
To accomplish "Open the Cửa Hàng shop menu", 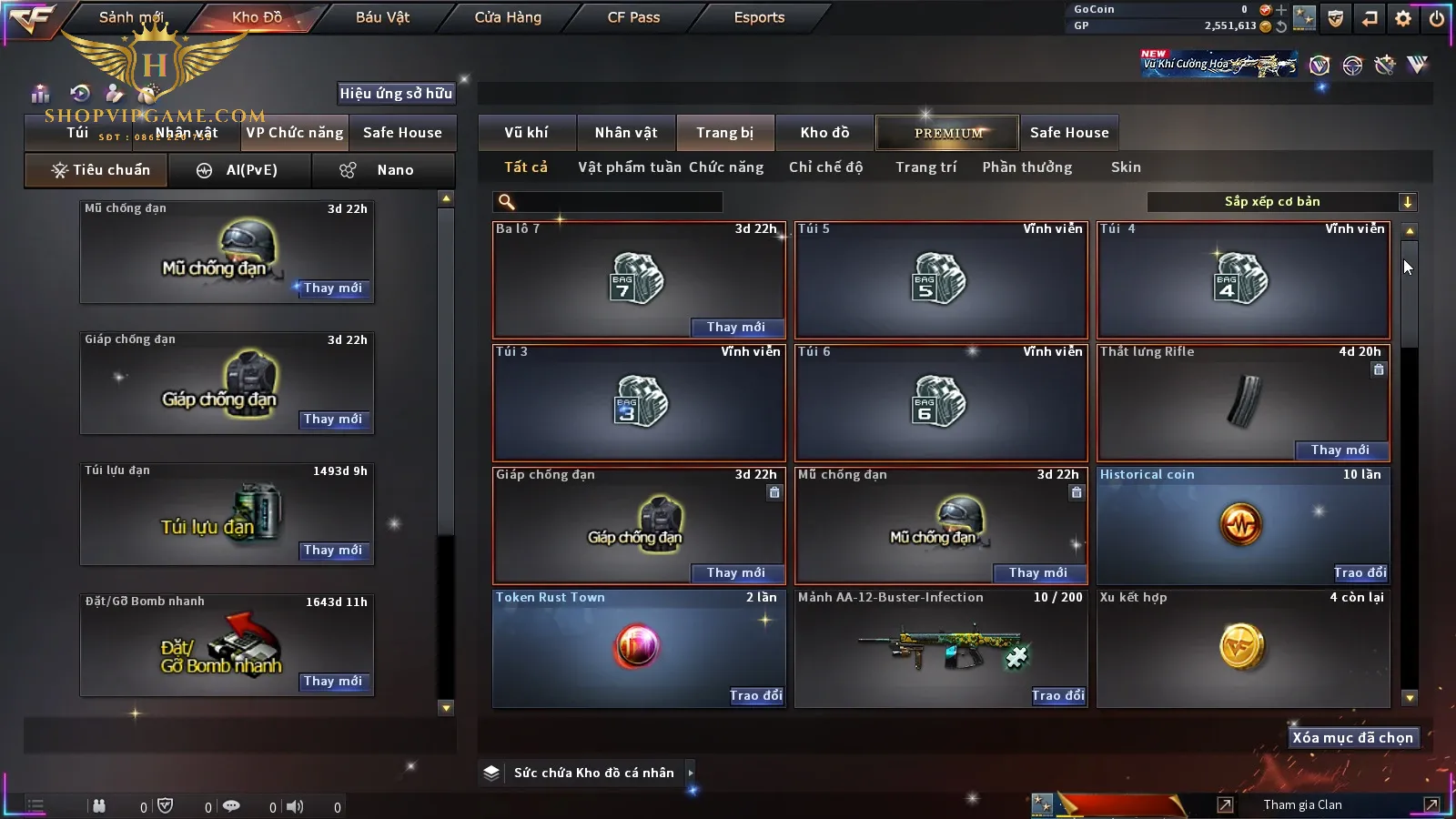I will point(508,17).
